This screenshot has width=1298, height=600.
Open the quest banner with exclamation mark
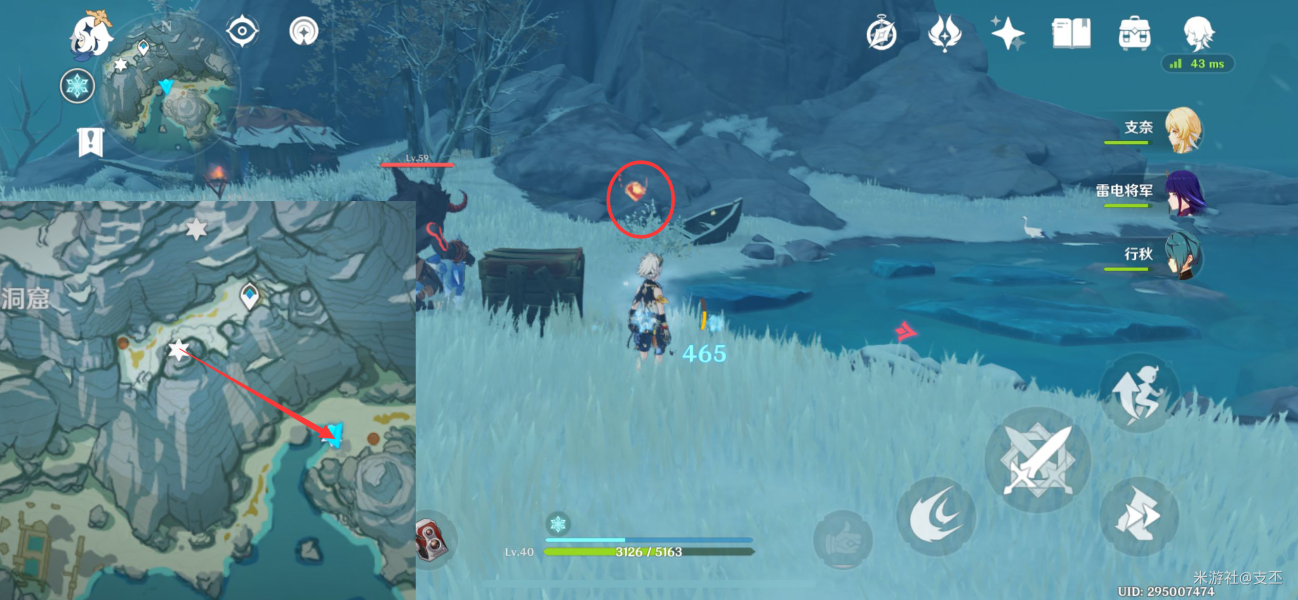point(91,142)
